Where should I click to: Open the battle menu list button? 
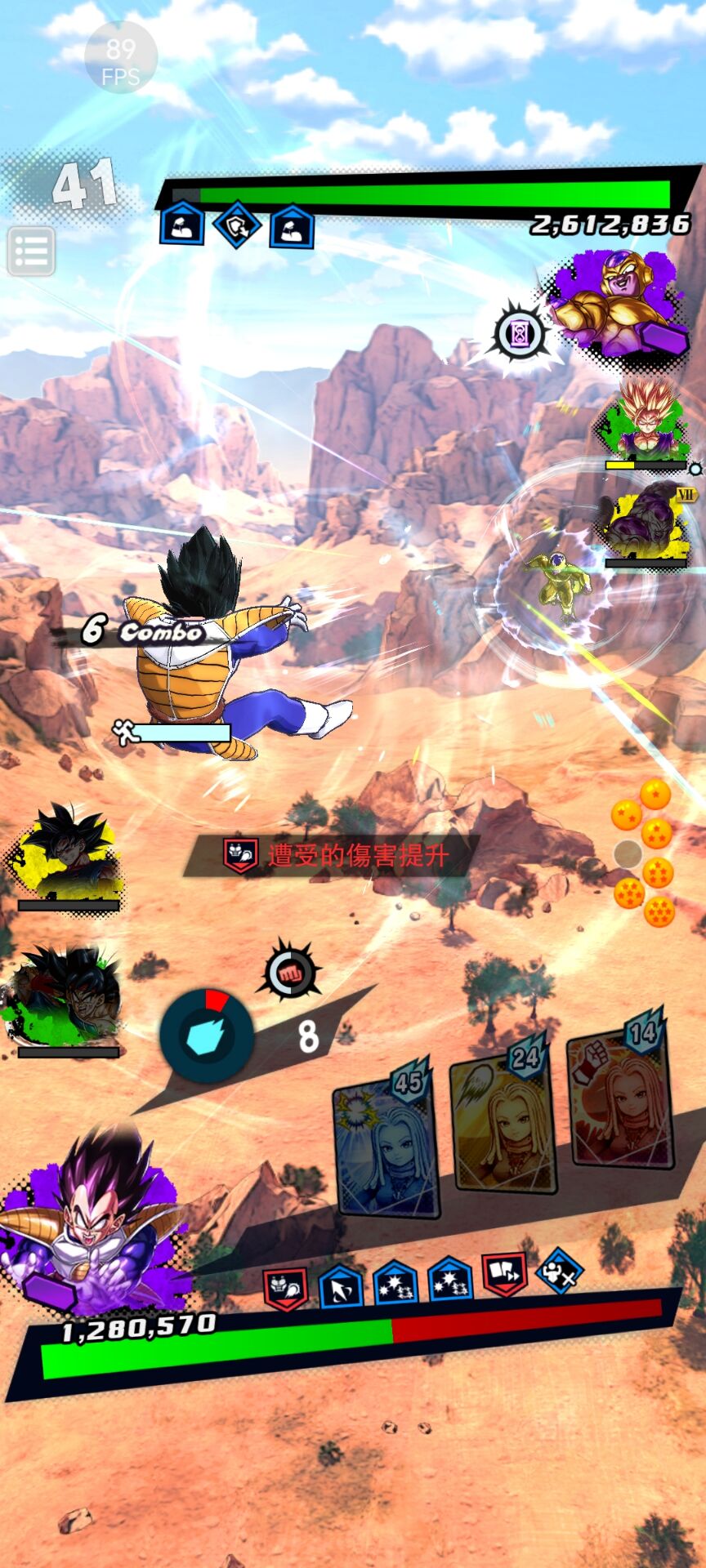[32, 251]
